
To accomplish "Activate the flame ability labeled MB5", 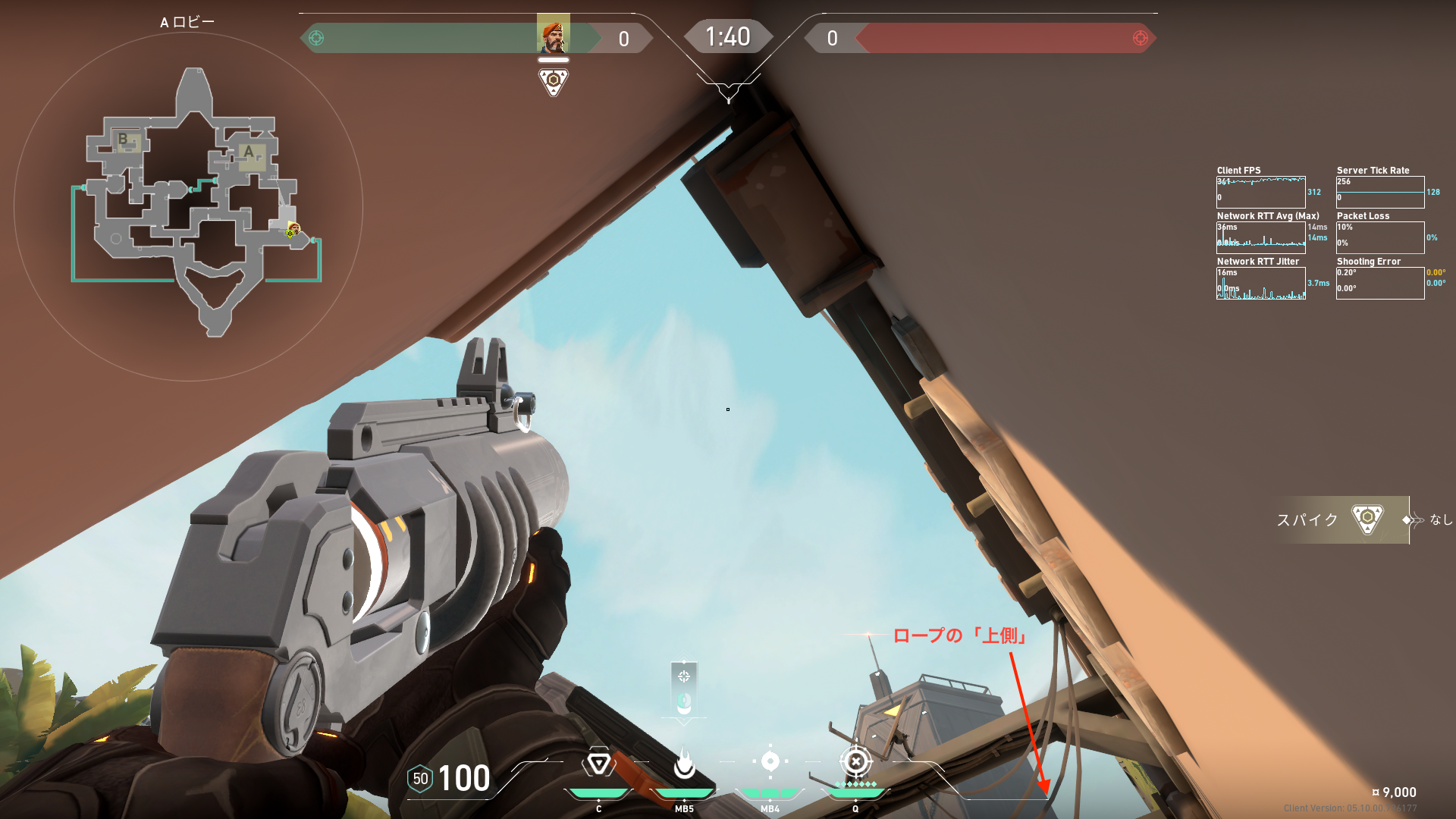I will tap(684, 763).
